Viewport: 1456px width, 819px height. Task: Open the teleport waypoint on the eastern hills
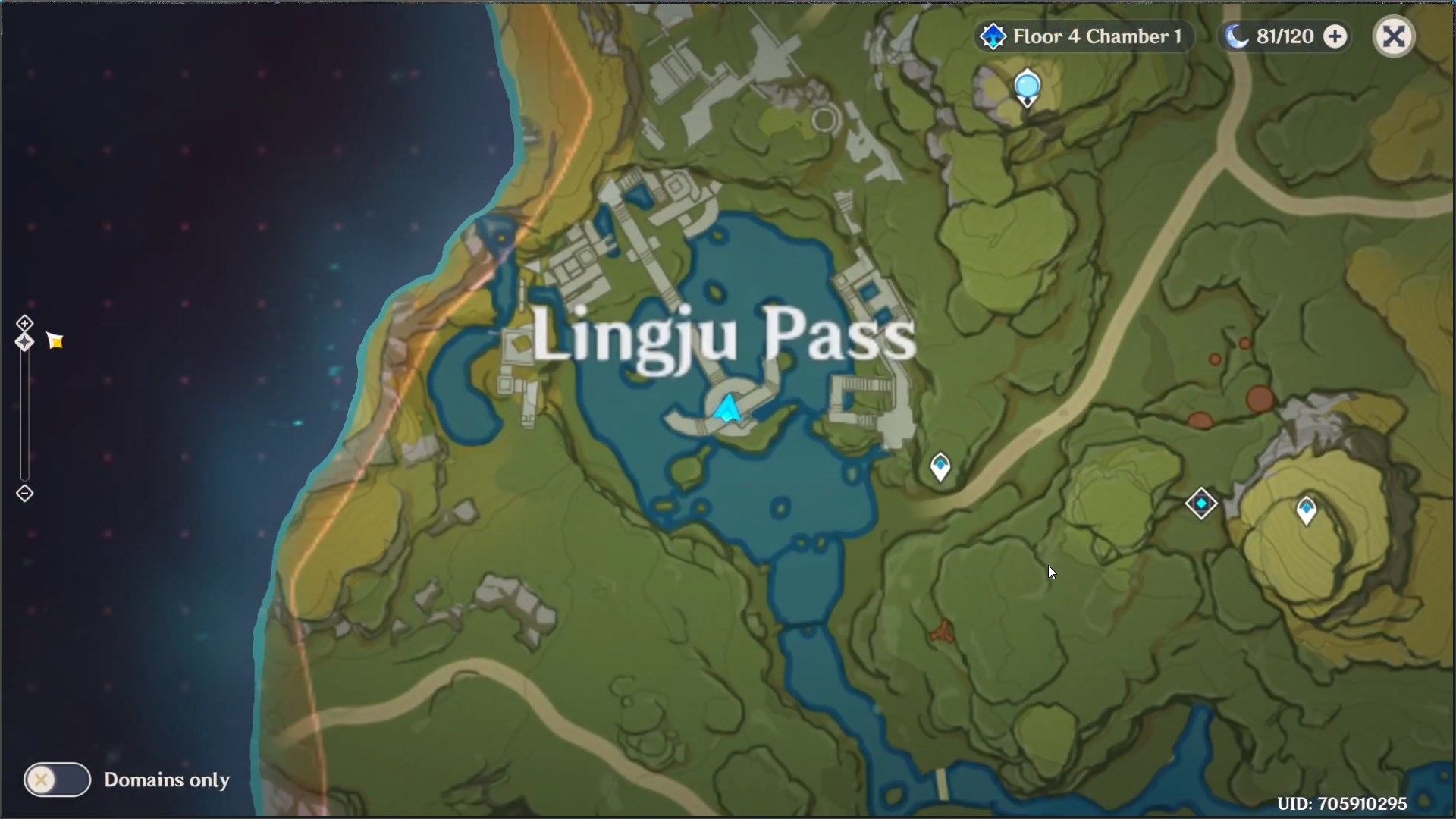1202,503
